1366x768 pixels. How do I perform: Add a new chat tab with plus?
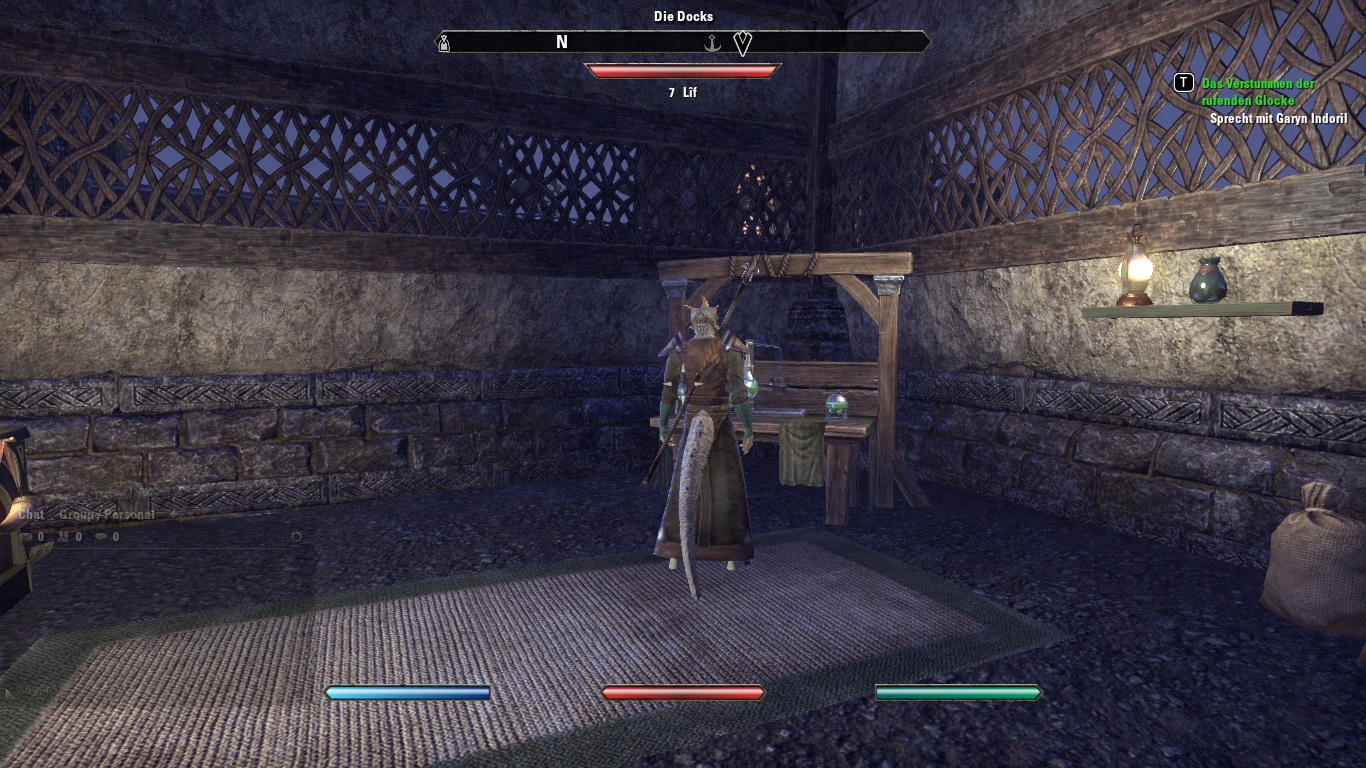[x=171, y=515]
